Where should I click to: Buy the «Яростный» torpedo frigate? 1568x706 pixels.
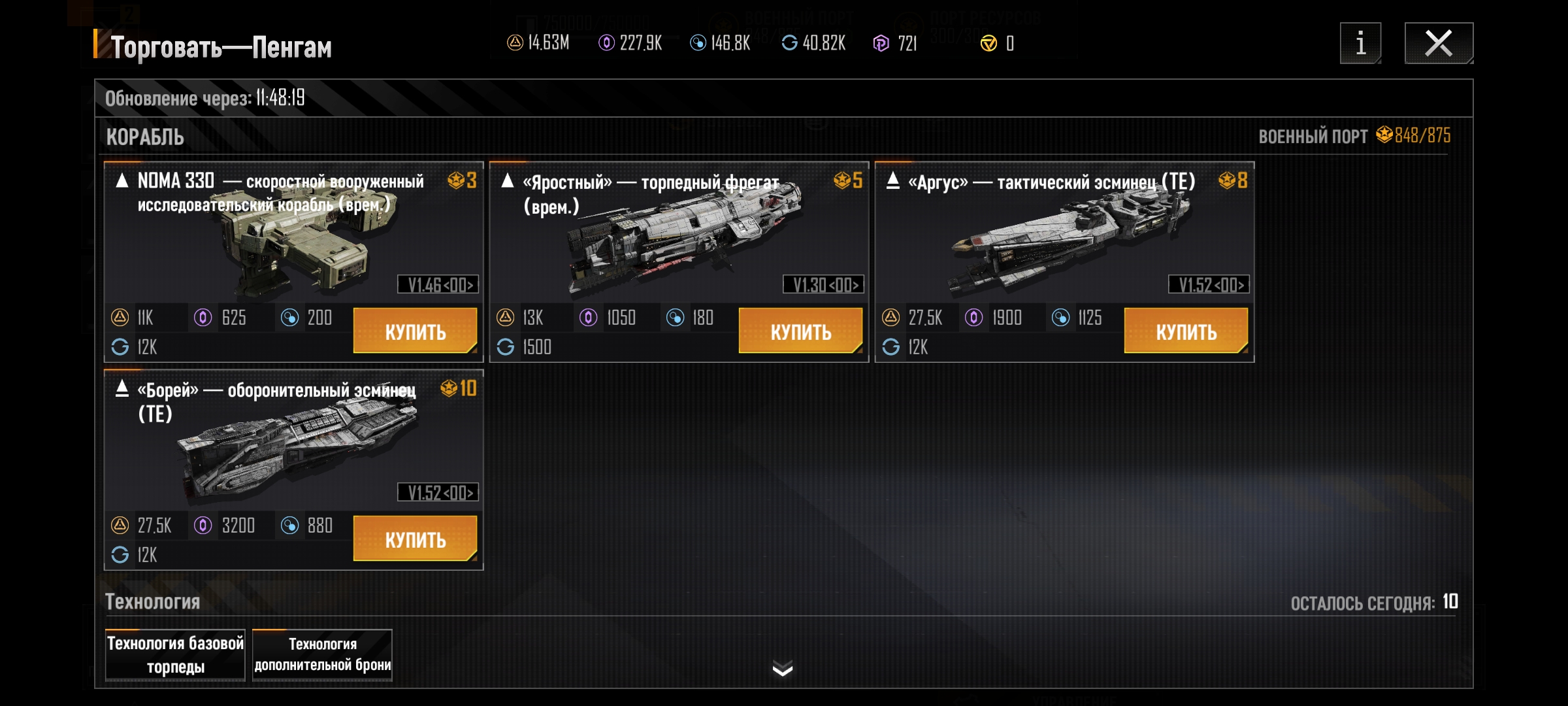coord(800,331)
